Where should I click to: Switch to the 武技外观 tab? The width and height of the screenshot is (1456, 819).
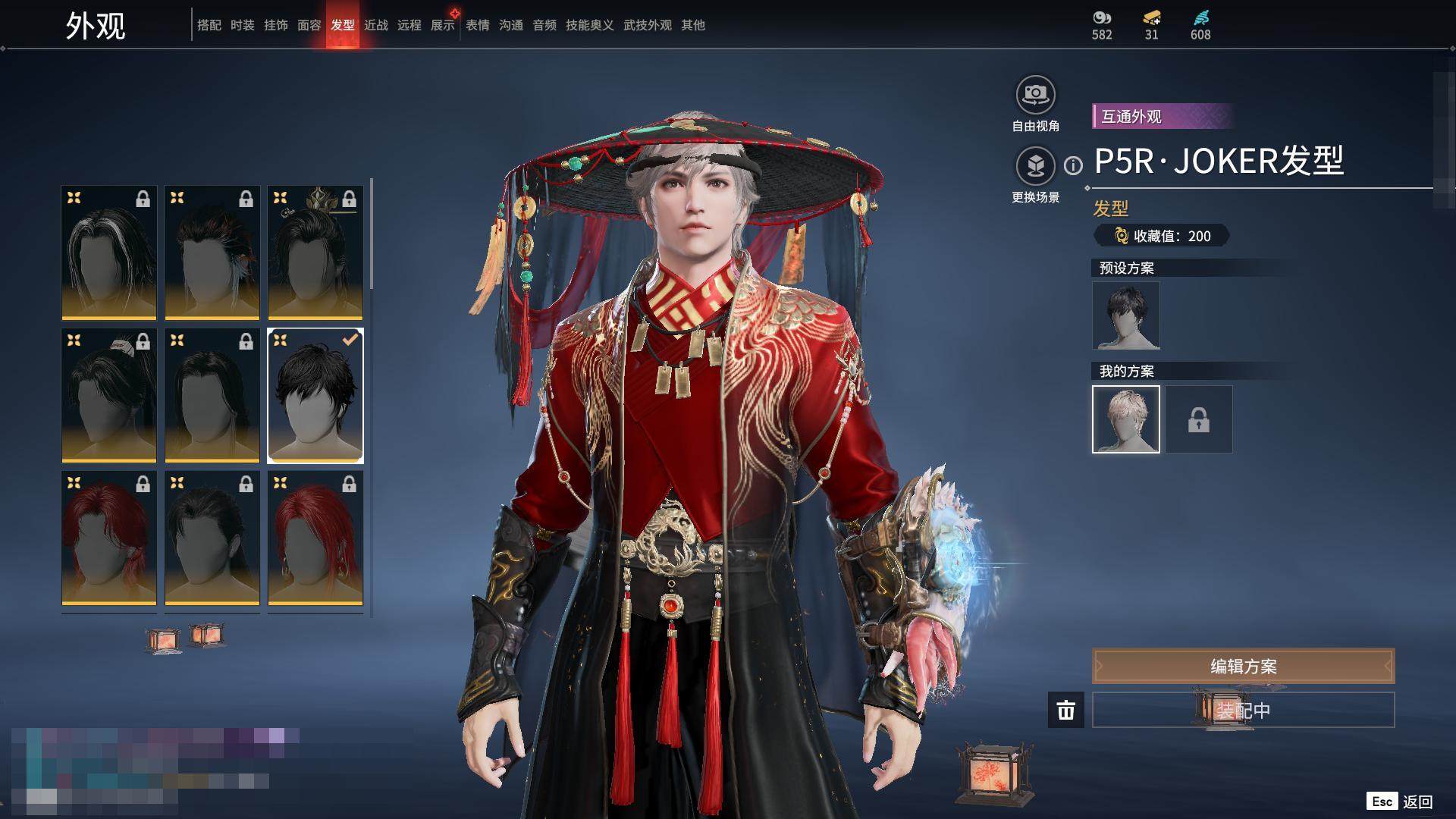click(x=647, y=25)
